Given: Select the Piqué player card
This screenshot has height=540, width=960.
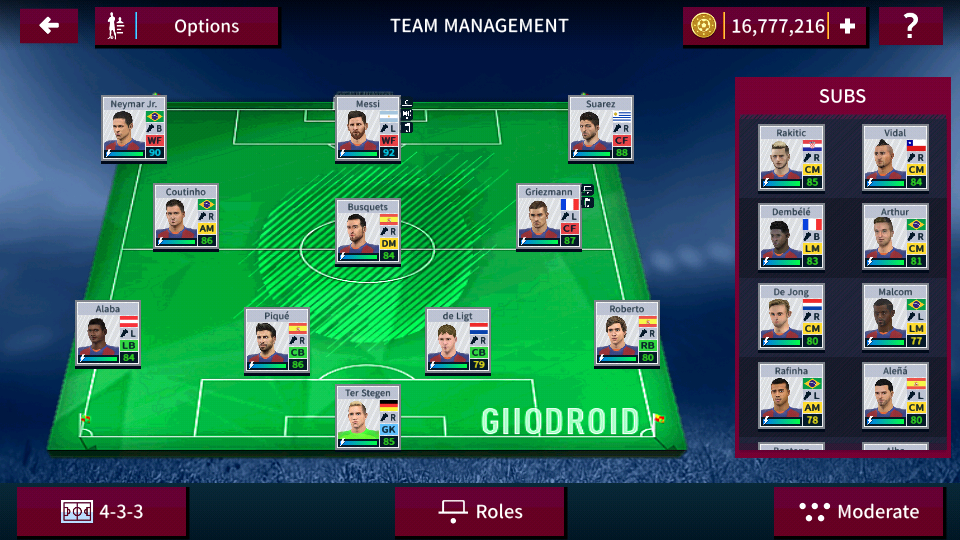Looking at the screenshot, I should coord(276,341).
